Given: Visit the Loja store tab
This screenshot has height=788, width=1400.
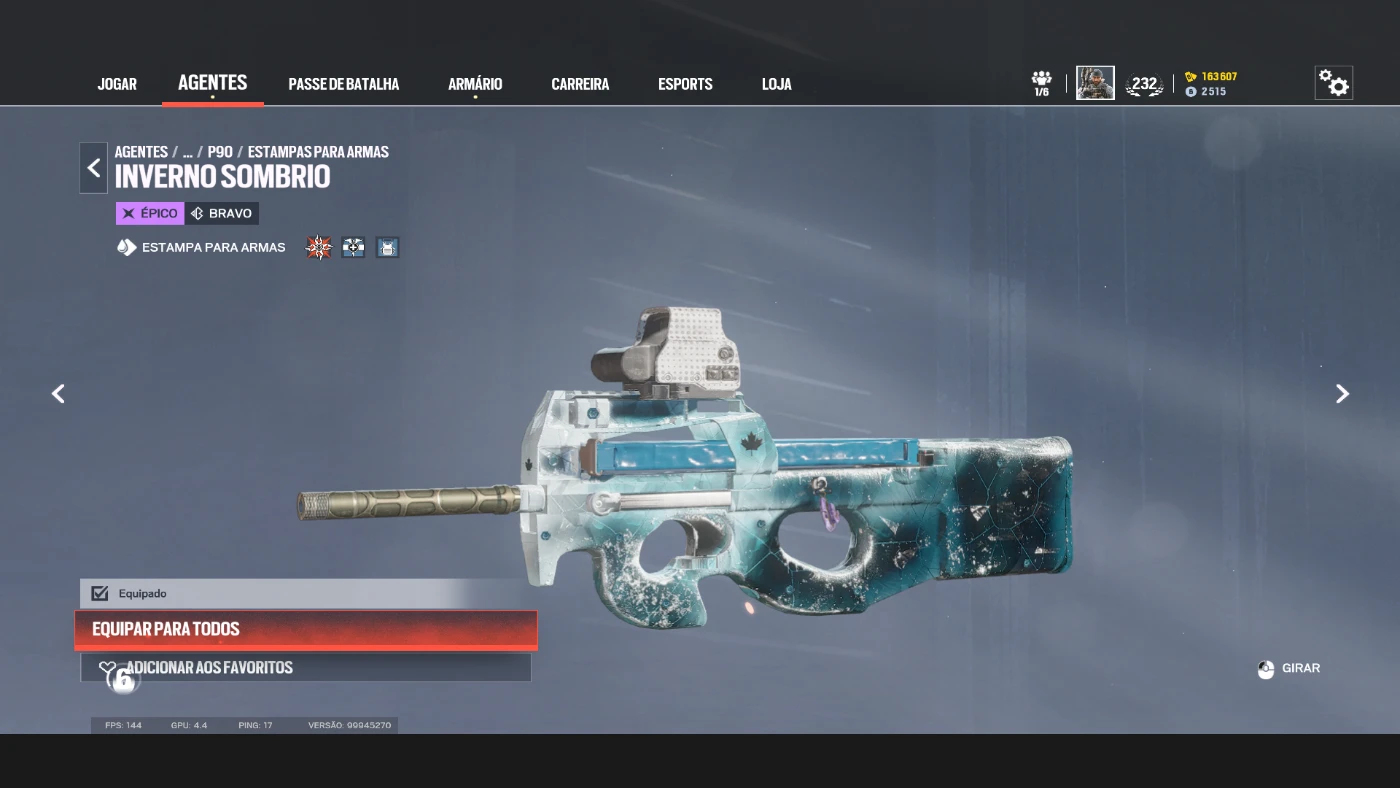Looking at the screenshot, I should 776,84.
